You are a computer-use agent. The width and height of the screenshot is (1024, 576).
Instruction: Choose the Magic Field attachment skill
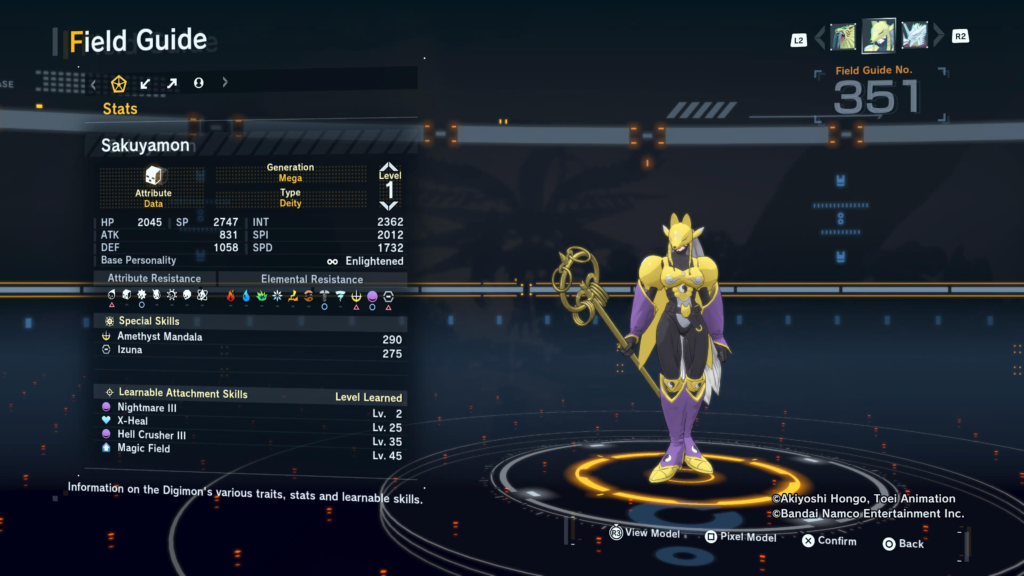[x=144, y=449]
